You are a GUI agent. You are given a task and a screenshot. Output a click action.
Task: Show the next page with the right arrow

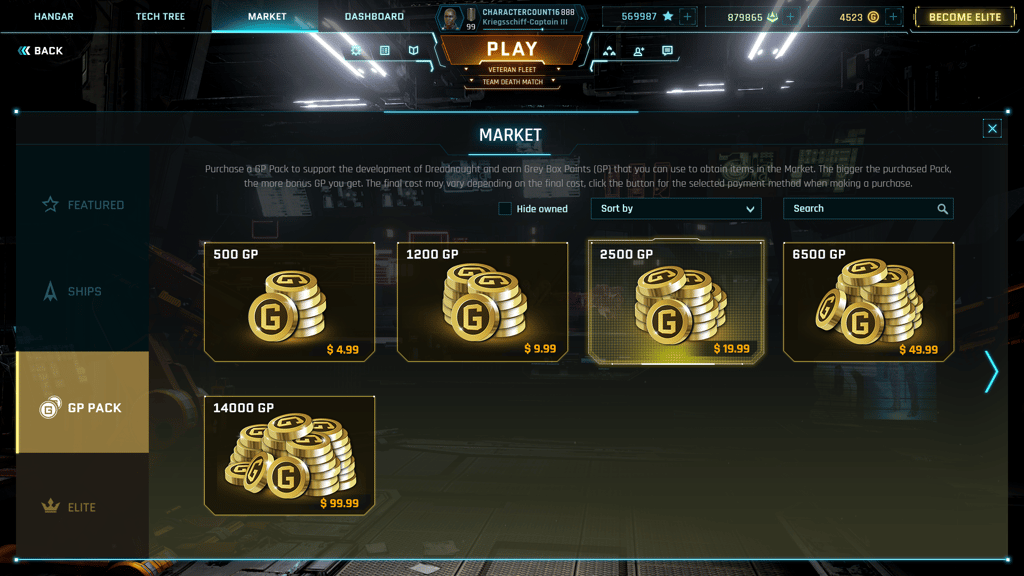991,372
